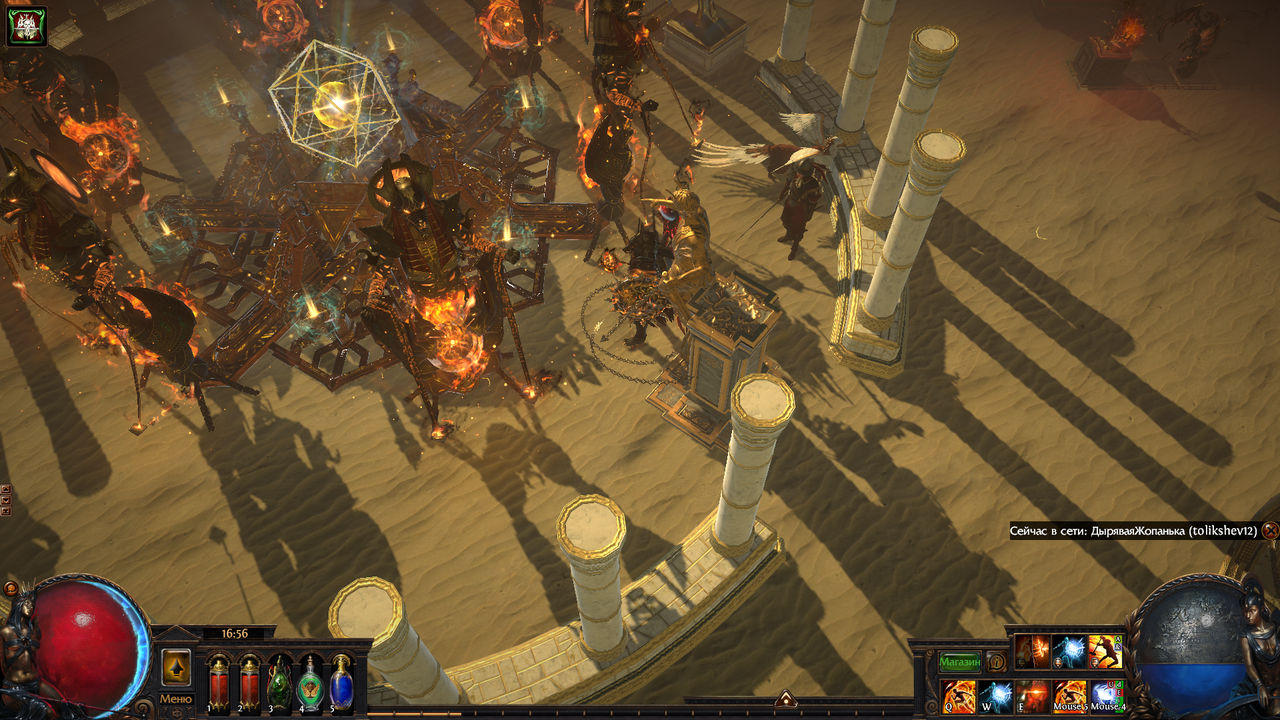Click the gold arrow level-up button
Viewport: 1280px width, 720px height.
176,667
